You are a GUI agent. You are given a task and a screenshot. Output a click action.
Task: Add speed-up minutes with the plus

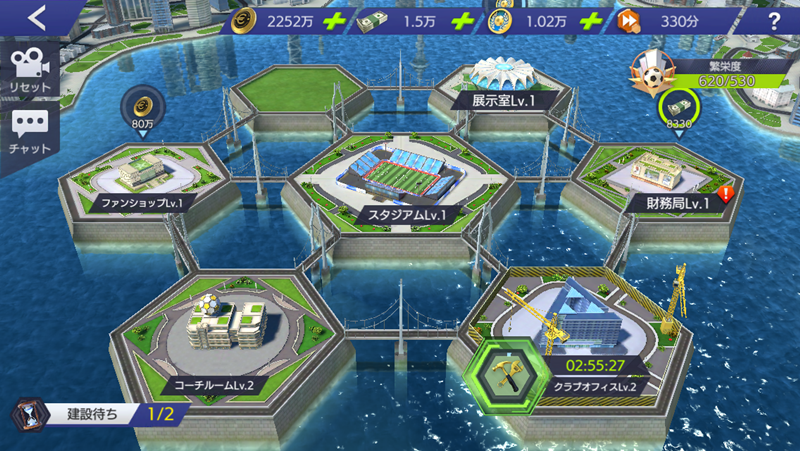(721, 21)
